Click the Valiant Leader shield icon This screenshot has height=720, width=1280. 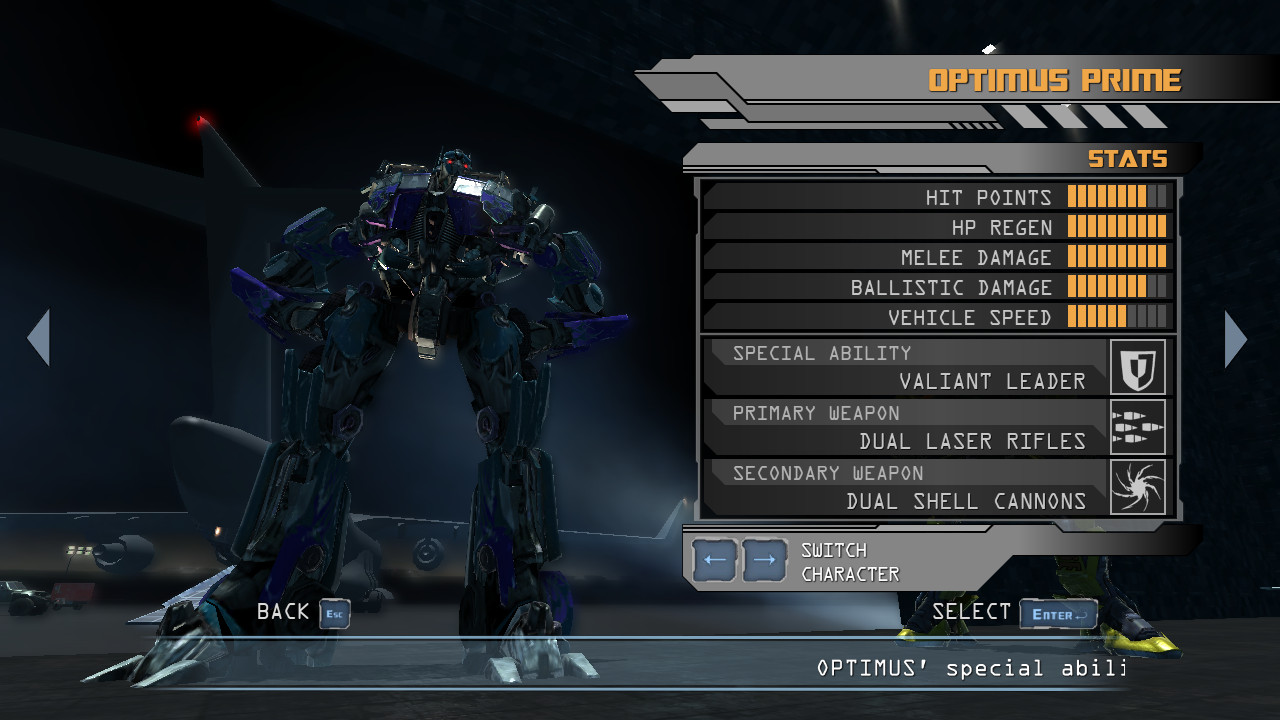tap(1138, 367)
